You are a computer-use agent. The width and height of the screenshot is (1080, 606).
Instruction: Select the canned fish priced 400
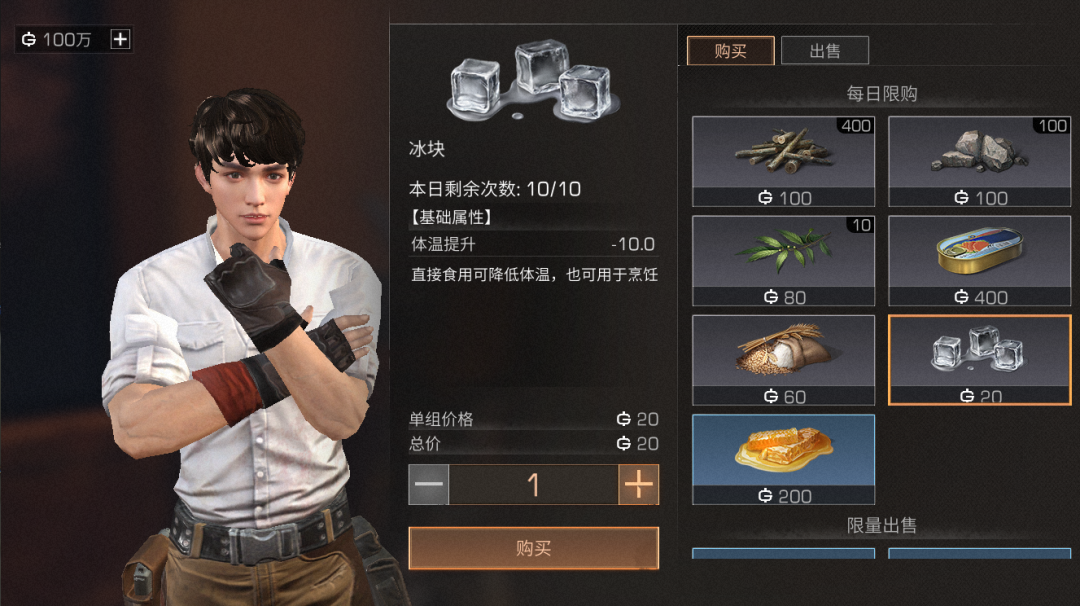(x=979, y=260)
